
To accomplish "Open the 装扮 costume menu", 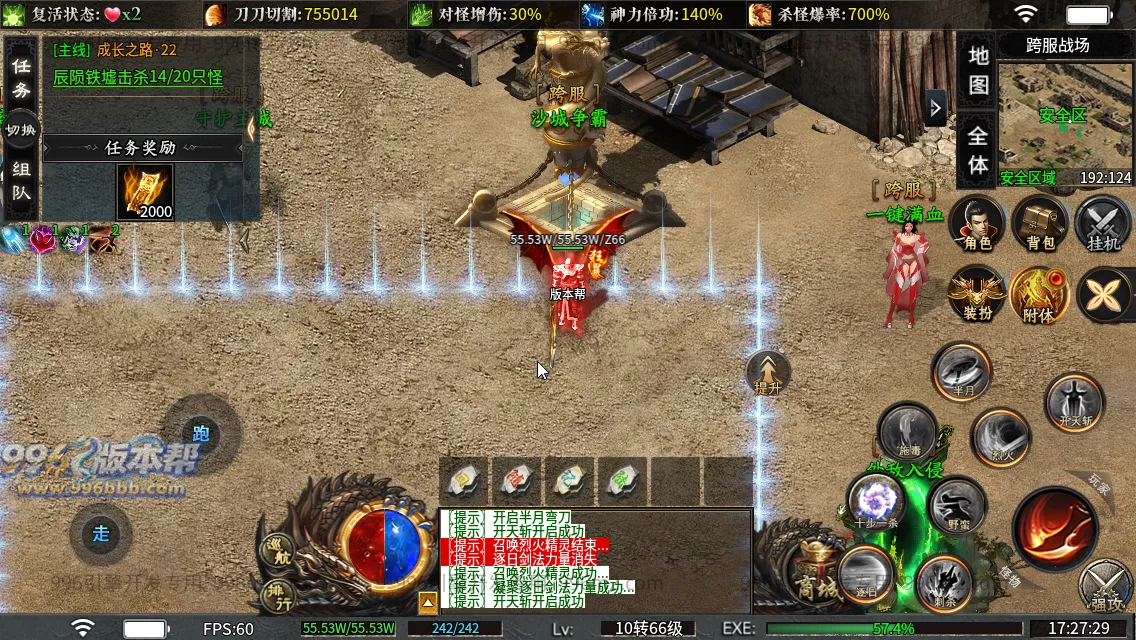I will click(x=976, y=294).
